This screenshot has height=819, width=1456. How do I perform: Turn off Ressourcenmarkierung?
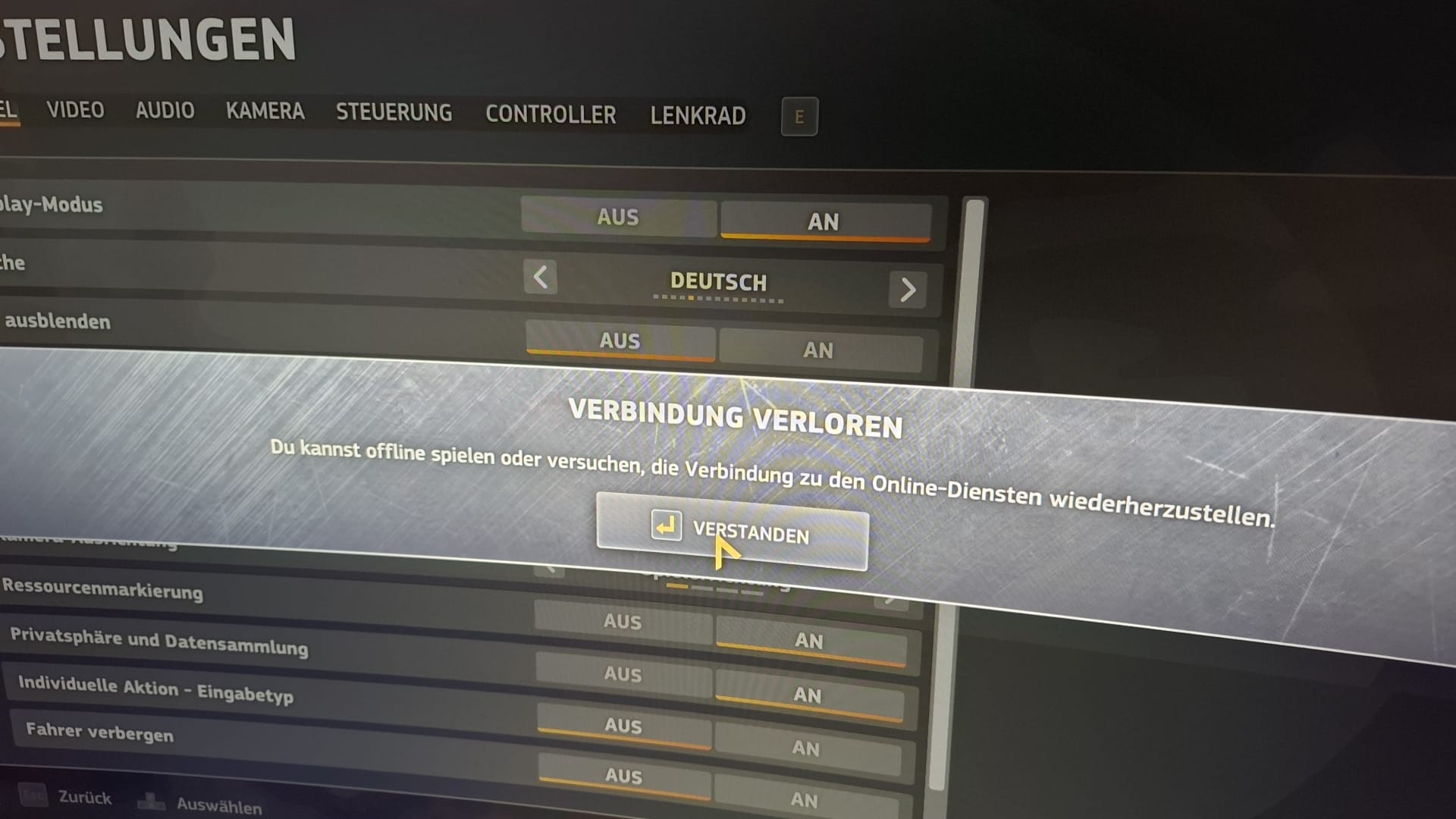[622, 621]
